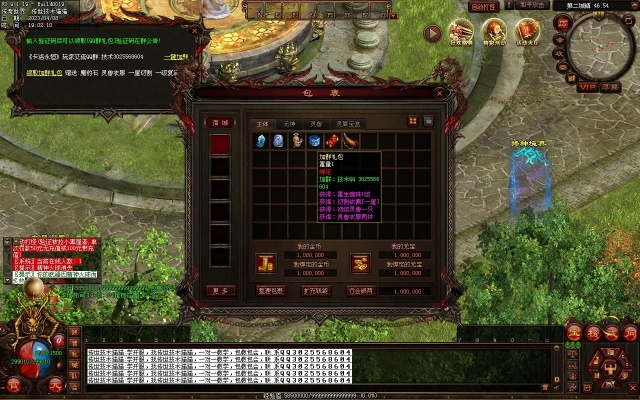This screenshot has height=400, width=640.
Task: Open the 商城 shop from the bag window
Action: (220, 122)
